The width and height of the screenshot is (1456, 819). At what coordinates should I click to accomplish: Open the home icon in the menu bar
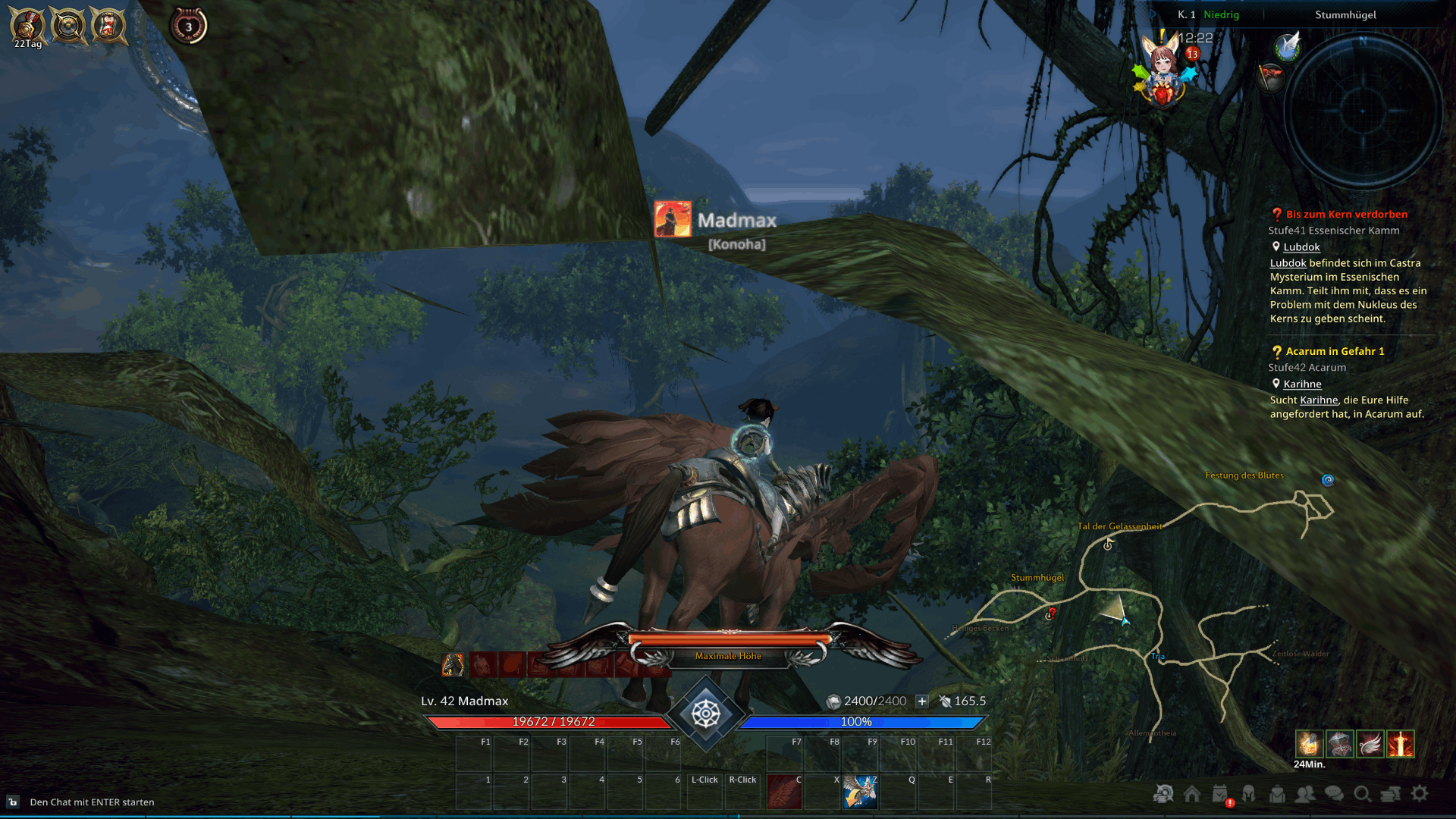1192,793
